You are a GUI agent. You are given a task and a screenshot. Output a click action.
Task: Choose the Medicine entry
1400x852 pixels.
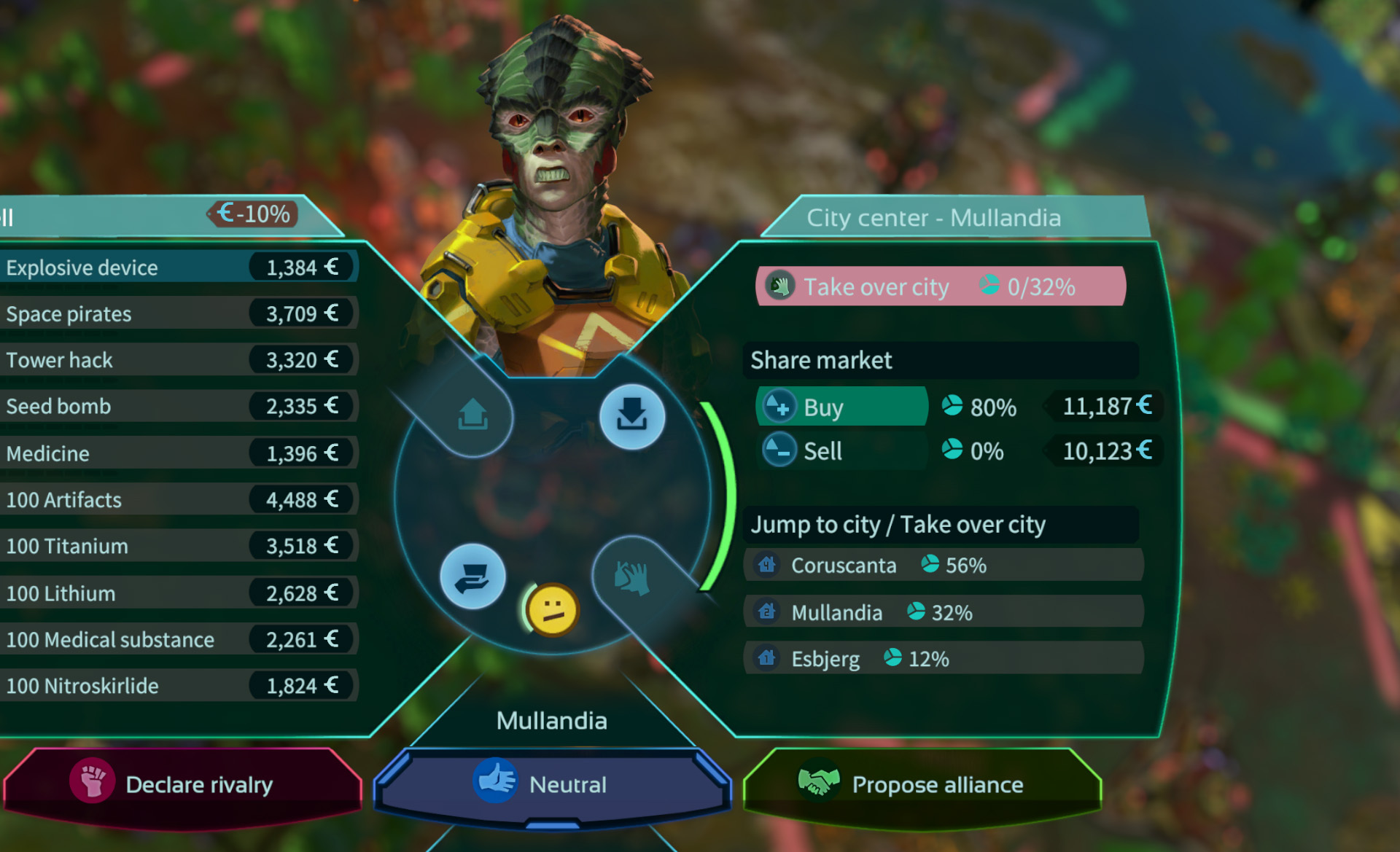tap(175, 453)
